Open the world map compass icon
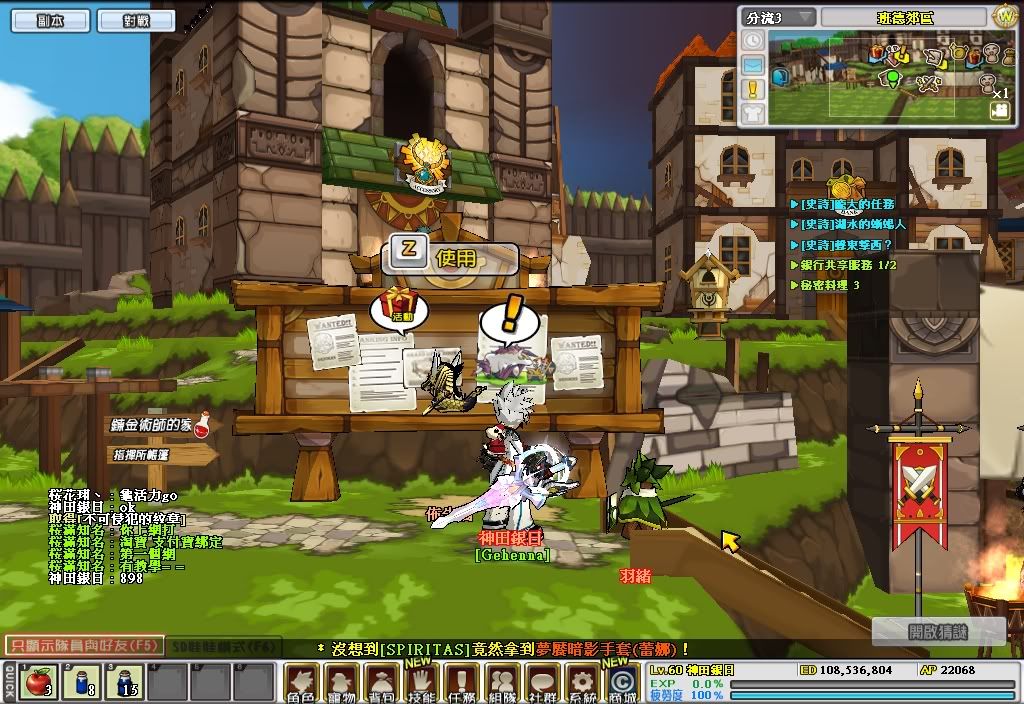The image size is (1024, 704). point(1003,17)
